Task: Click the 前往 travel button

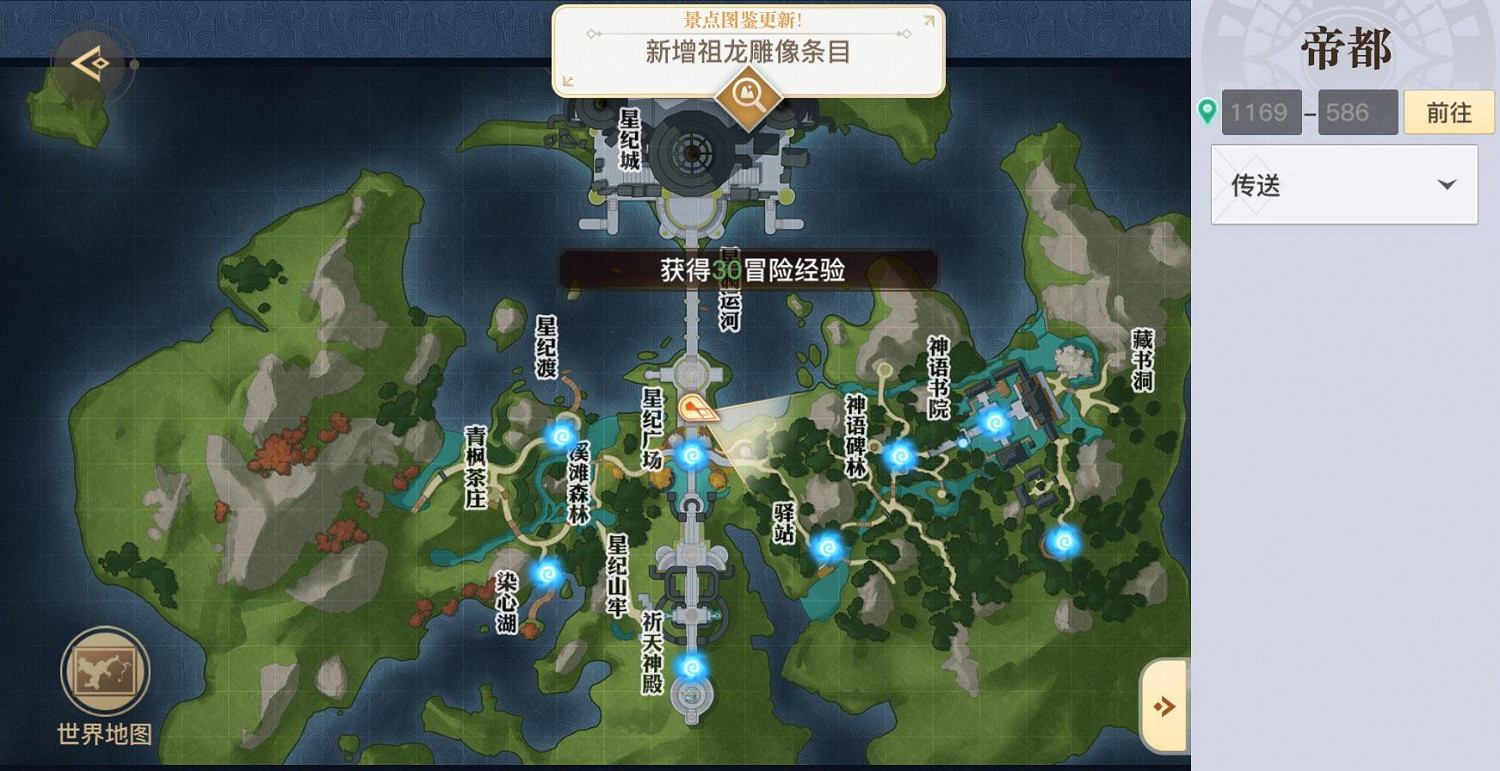Action: 1448,112
